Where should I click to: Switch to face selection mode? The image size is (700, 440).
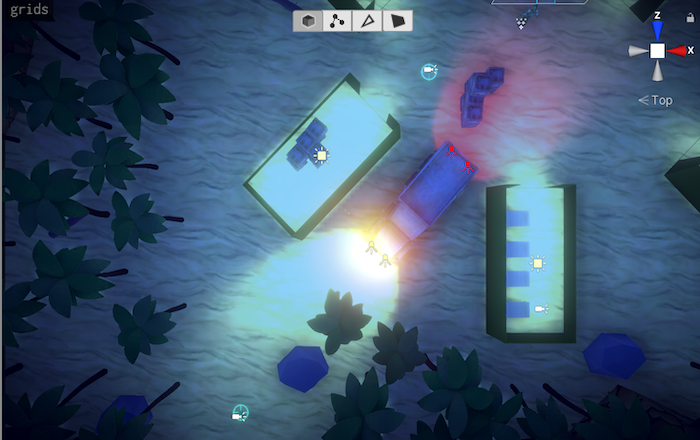[x=397, y=21]
